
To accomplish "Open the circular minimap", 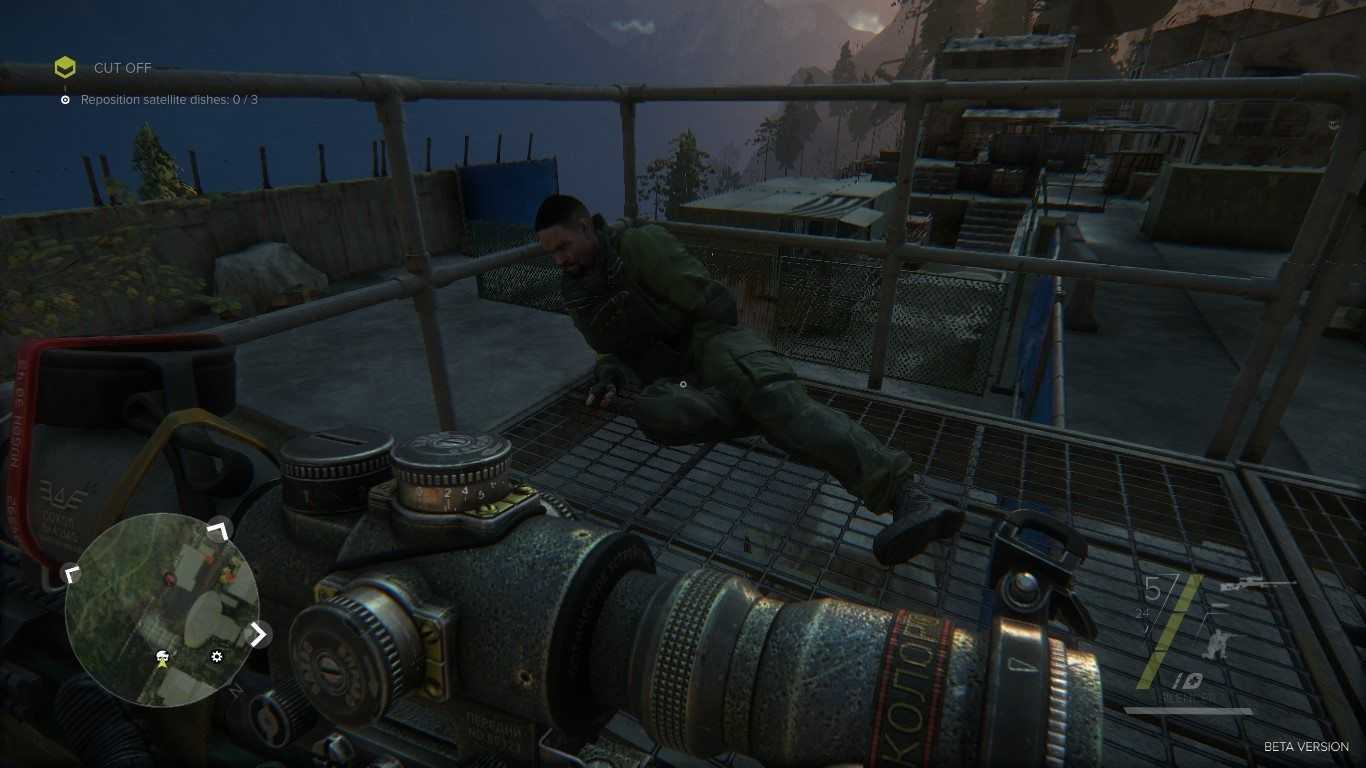I will [x=162, y=609].
